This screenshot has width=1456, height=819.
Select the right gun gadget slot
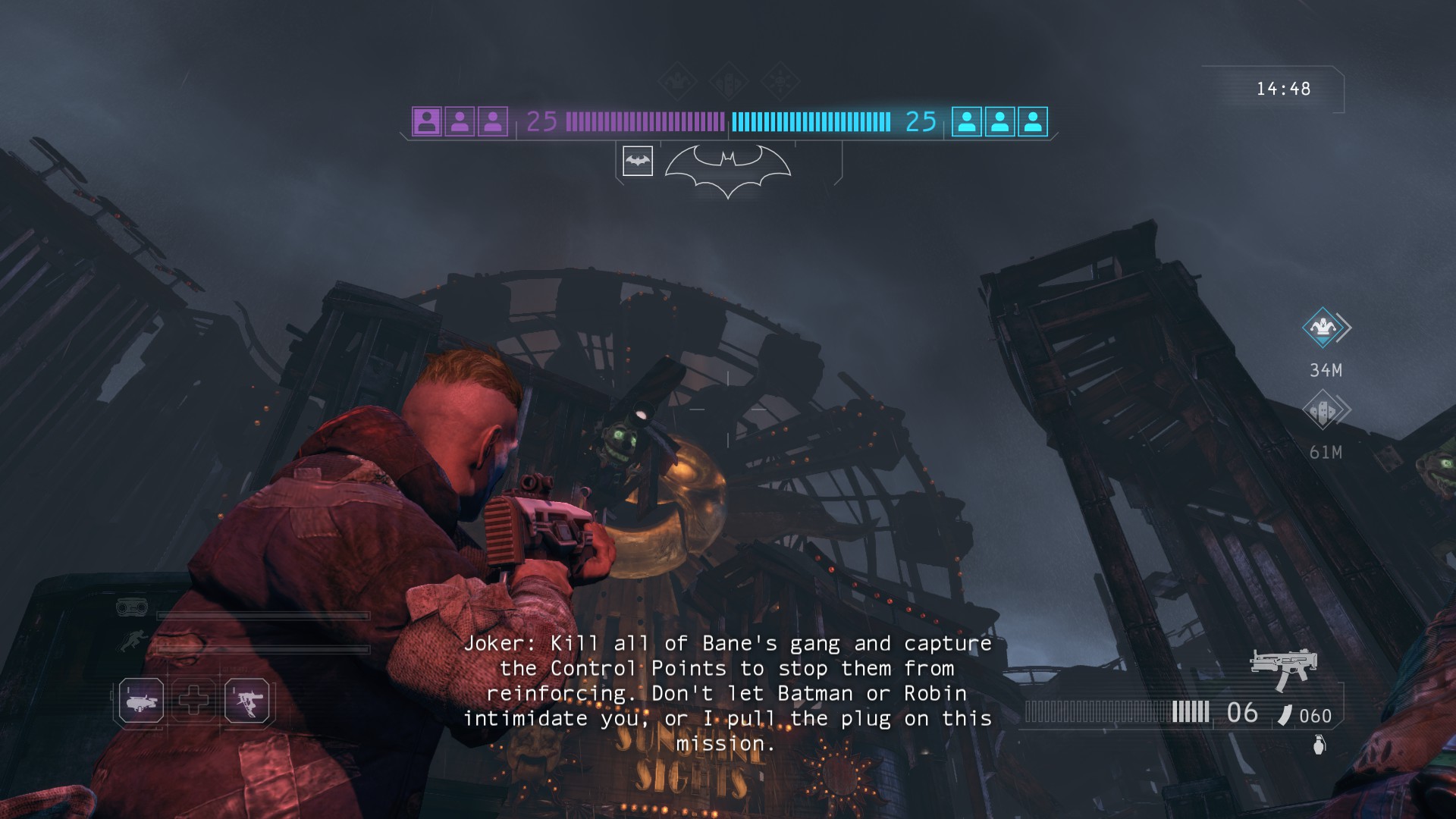(x=247, y=699)
